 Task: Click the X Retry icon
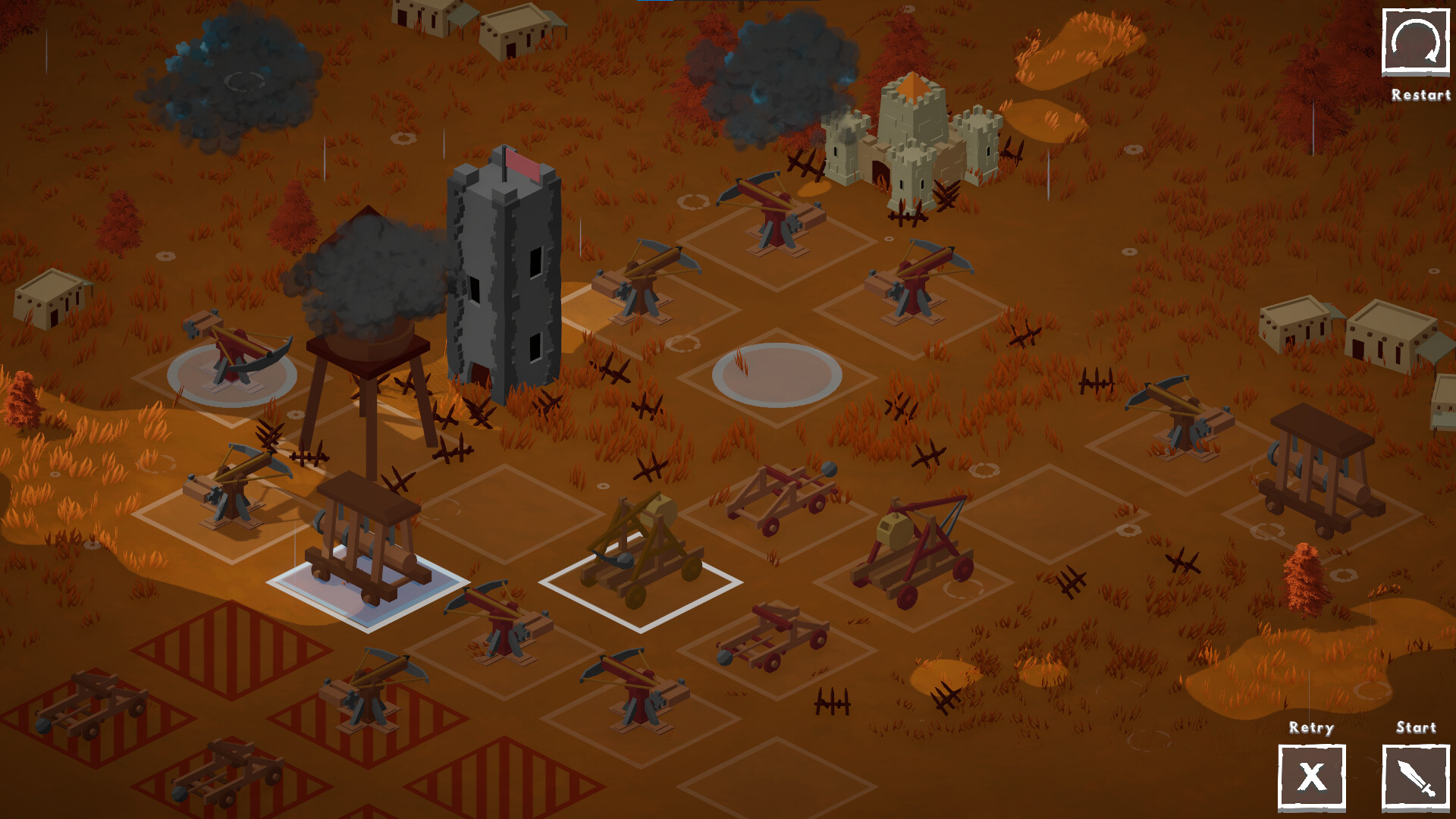[1312, 777]
